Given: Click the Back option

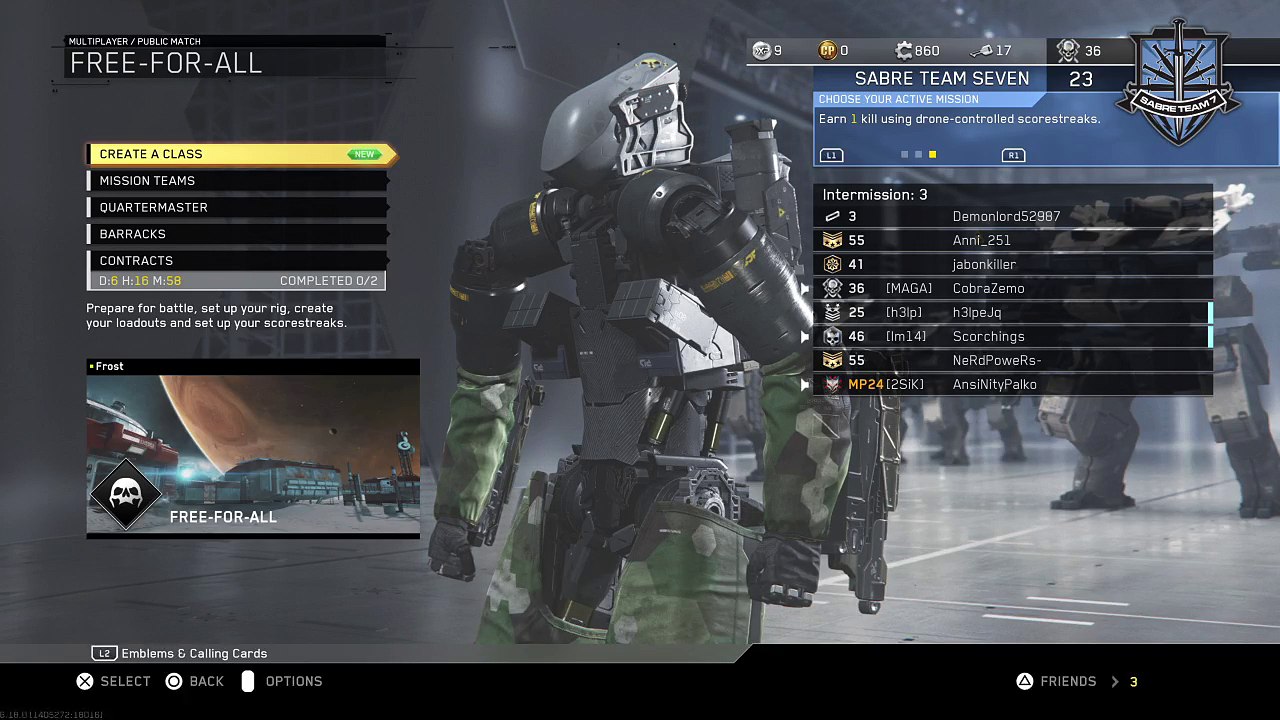Looking at the screenshot, I should (x=195, y=681).
